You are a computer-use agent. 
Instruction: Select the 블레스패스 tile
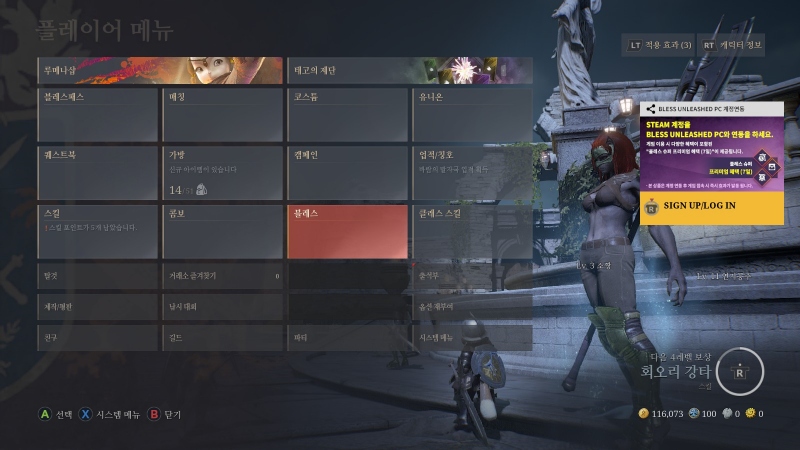pyautogui.click(x=96, y=115)
